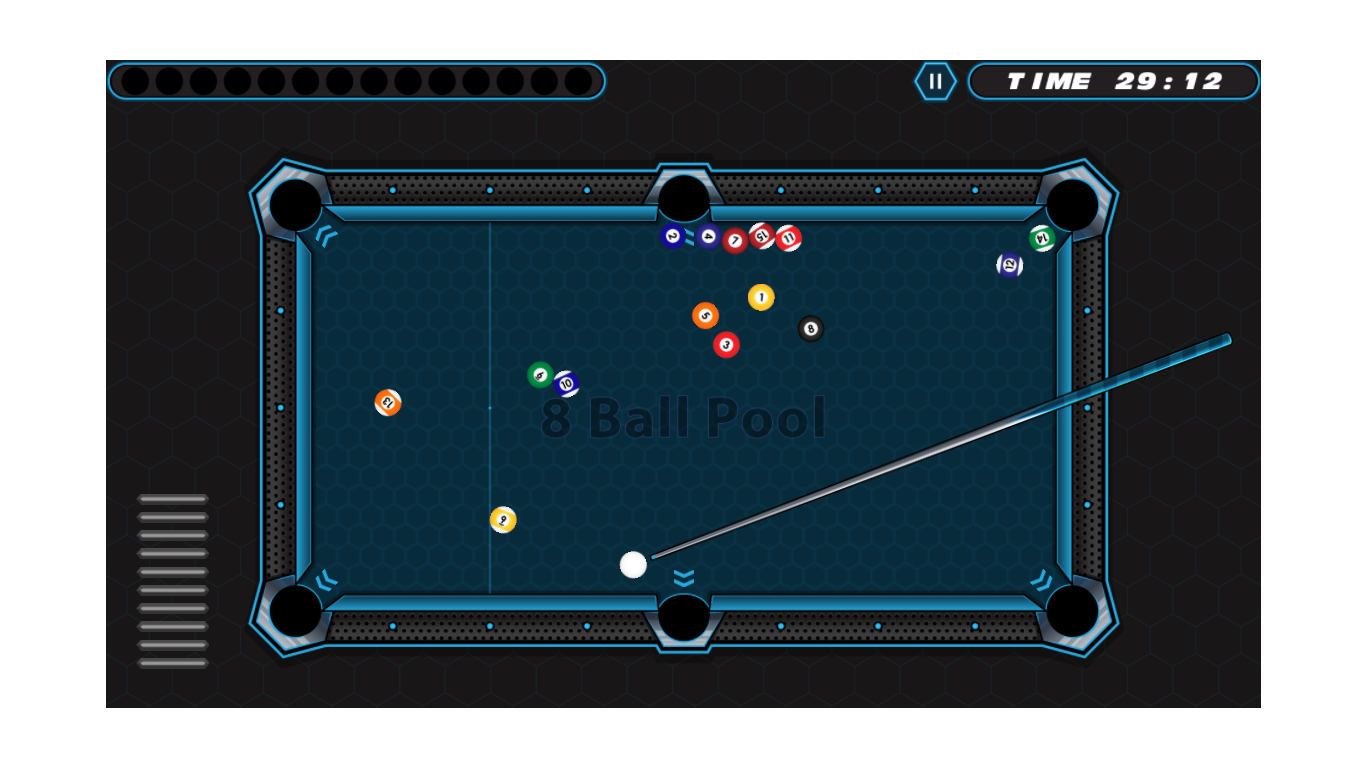Click the chevron marker near bottom right corner

pyautogui.click(x=1041, y=578)
